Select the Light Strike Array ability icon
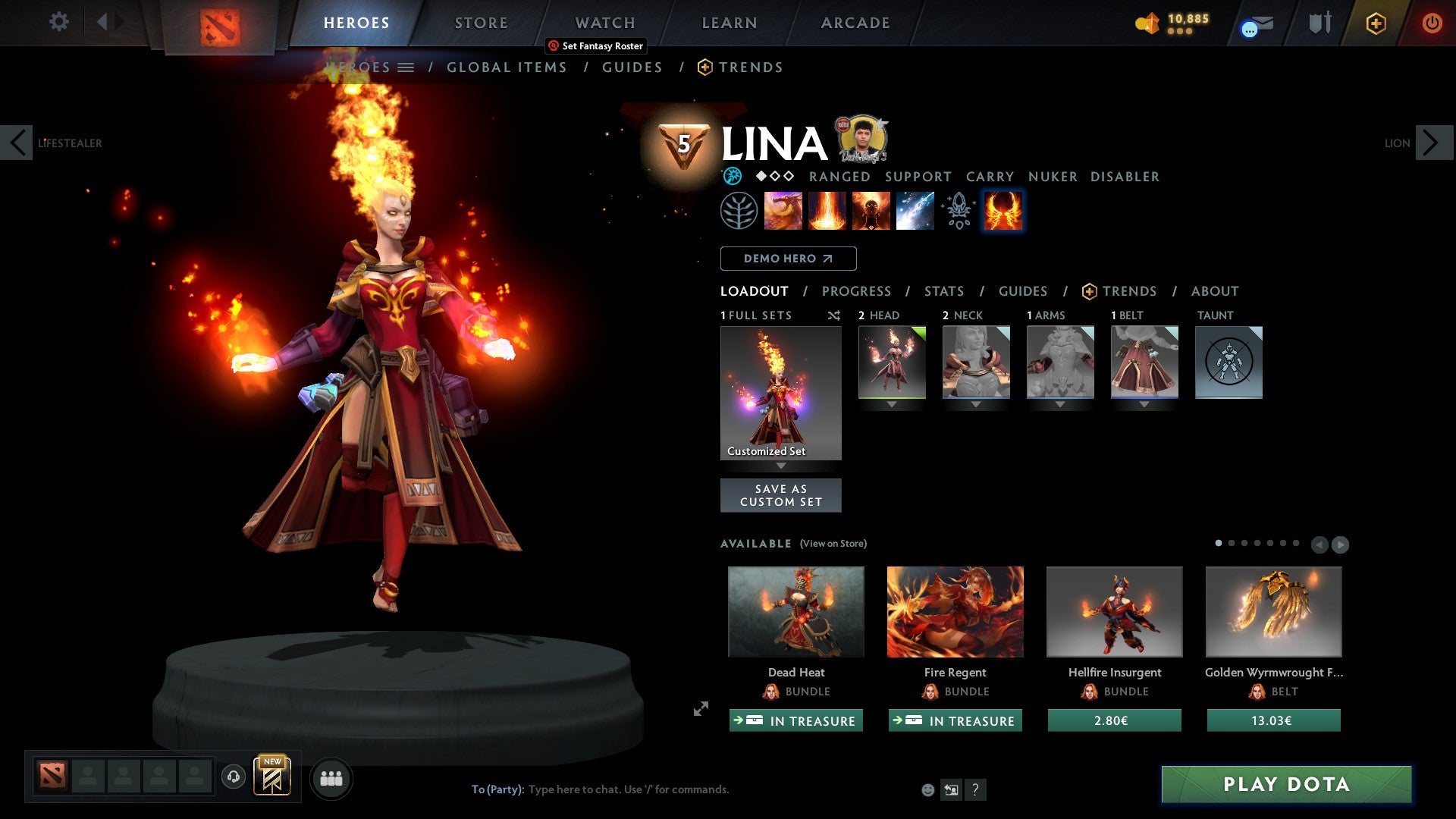This screenshot has width=1456, height=819. [x=827, y=211]
